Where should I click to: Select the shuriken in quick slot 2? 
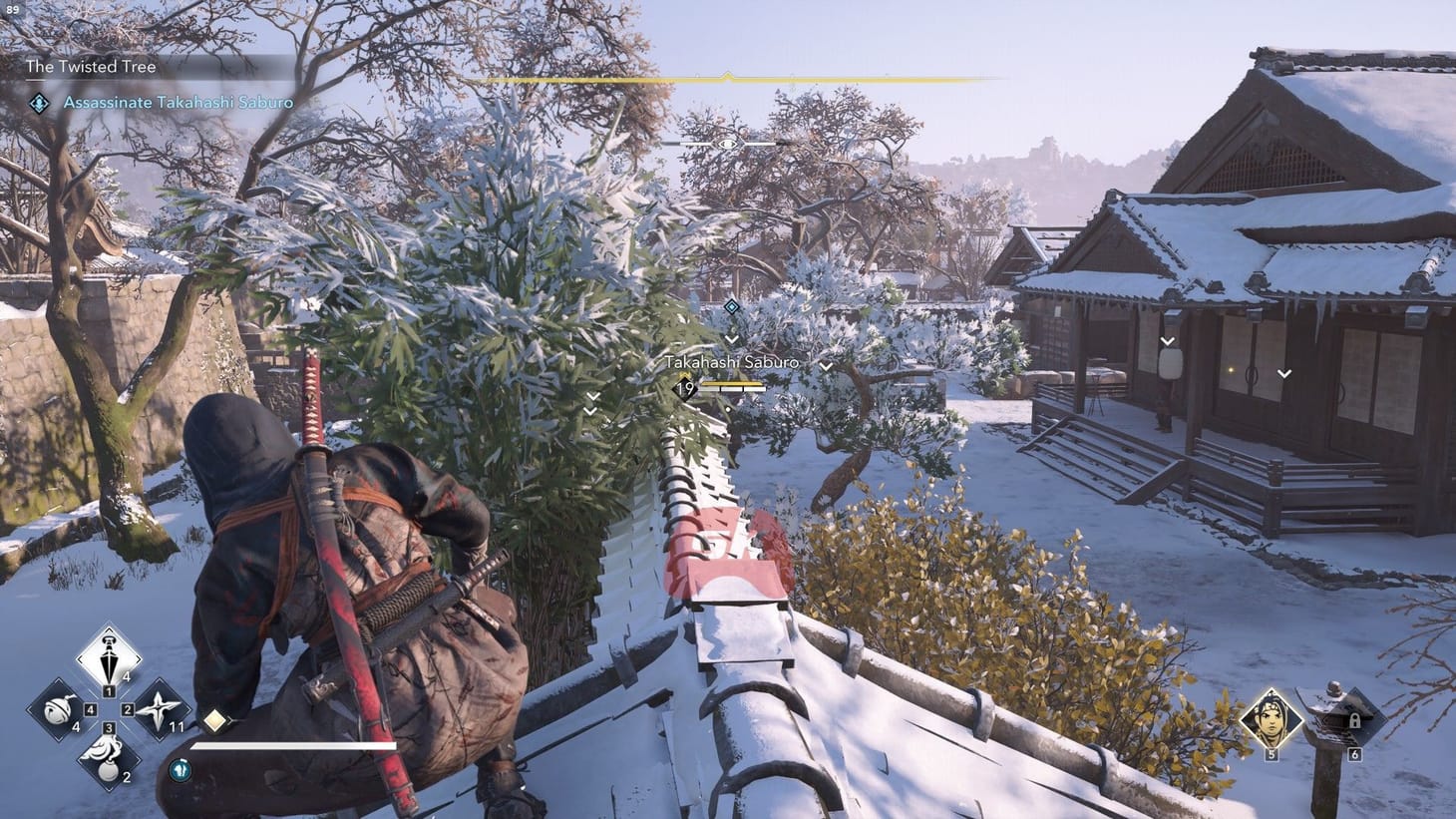pyautogui.click(x=159, y=708)
